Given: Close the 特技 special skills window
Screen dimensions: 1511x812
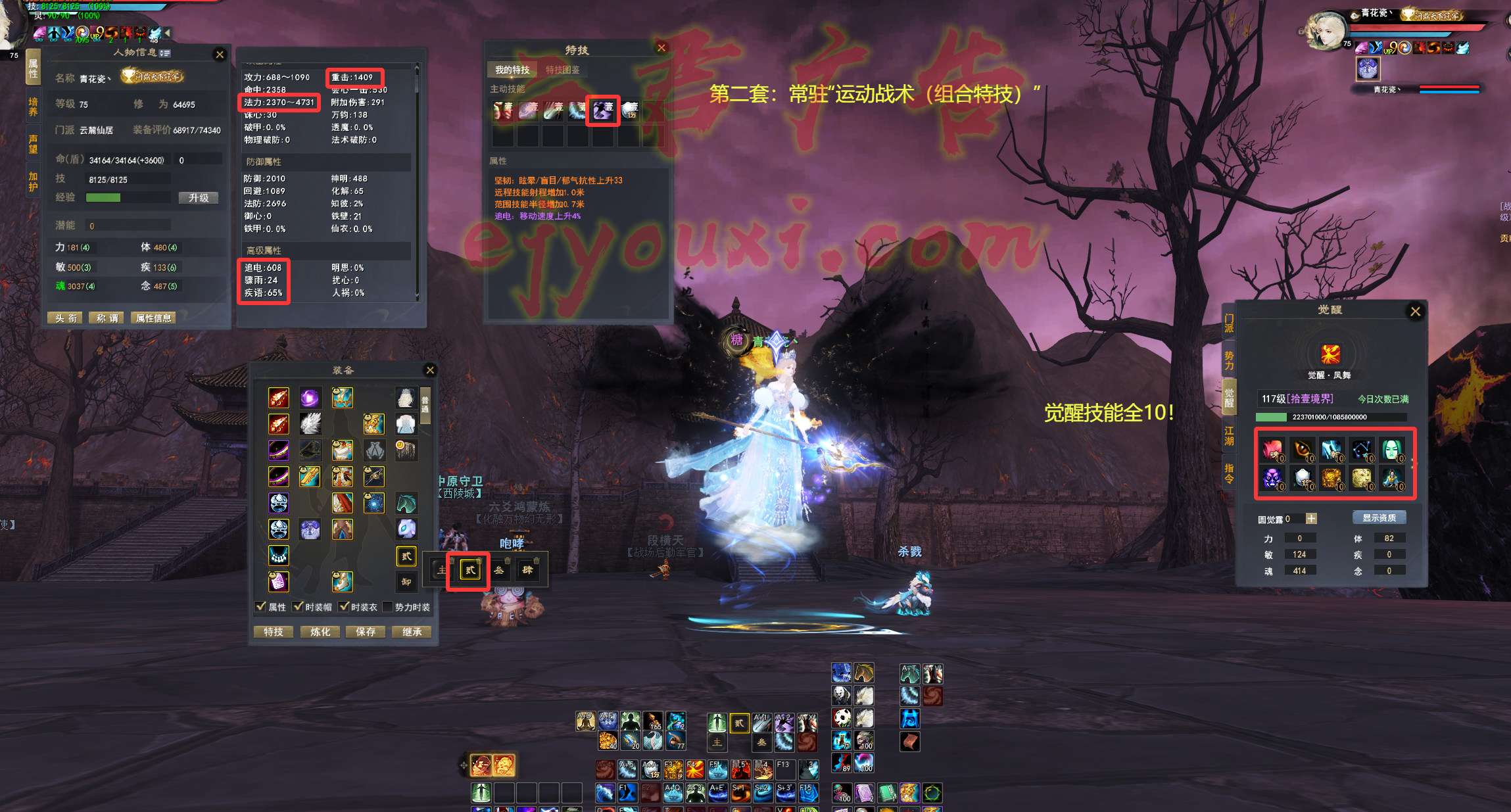Looking at the screenshot, I should [x=661, y=48].
